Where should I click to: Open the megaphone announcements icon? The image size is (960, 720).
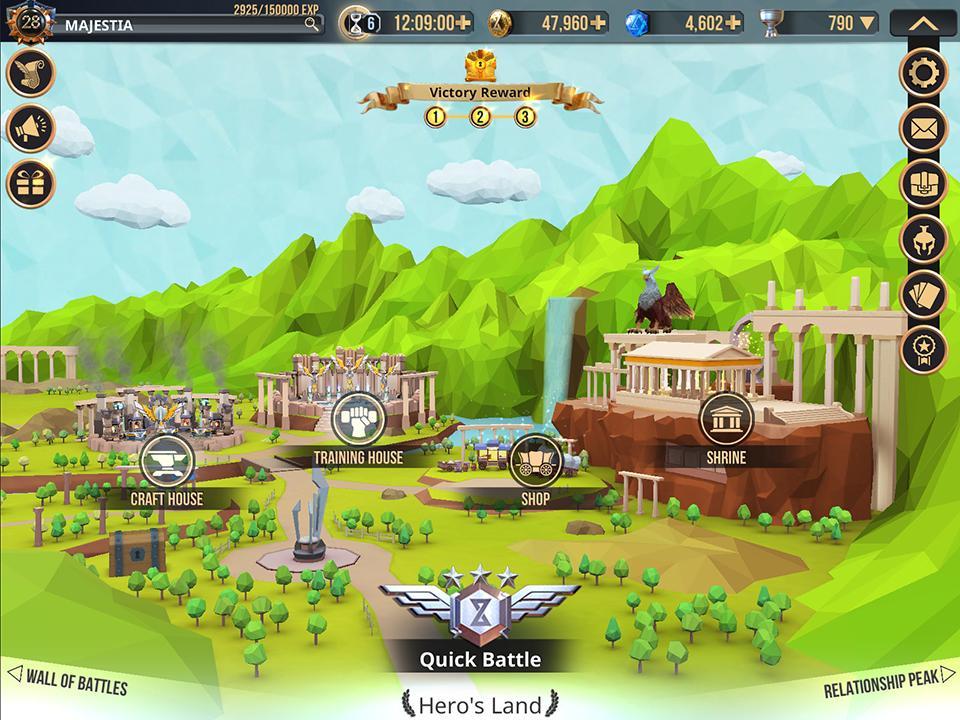click(31, 128)
